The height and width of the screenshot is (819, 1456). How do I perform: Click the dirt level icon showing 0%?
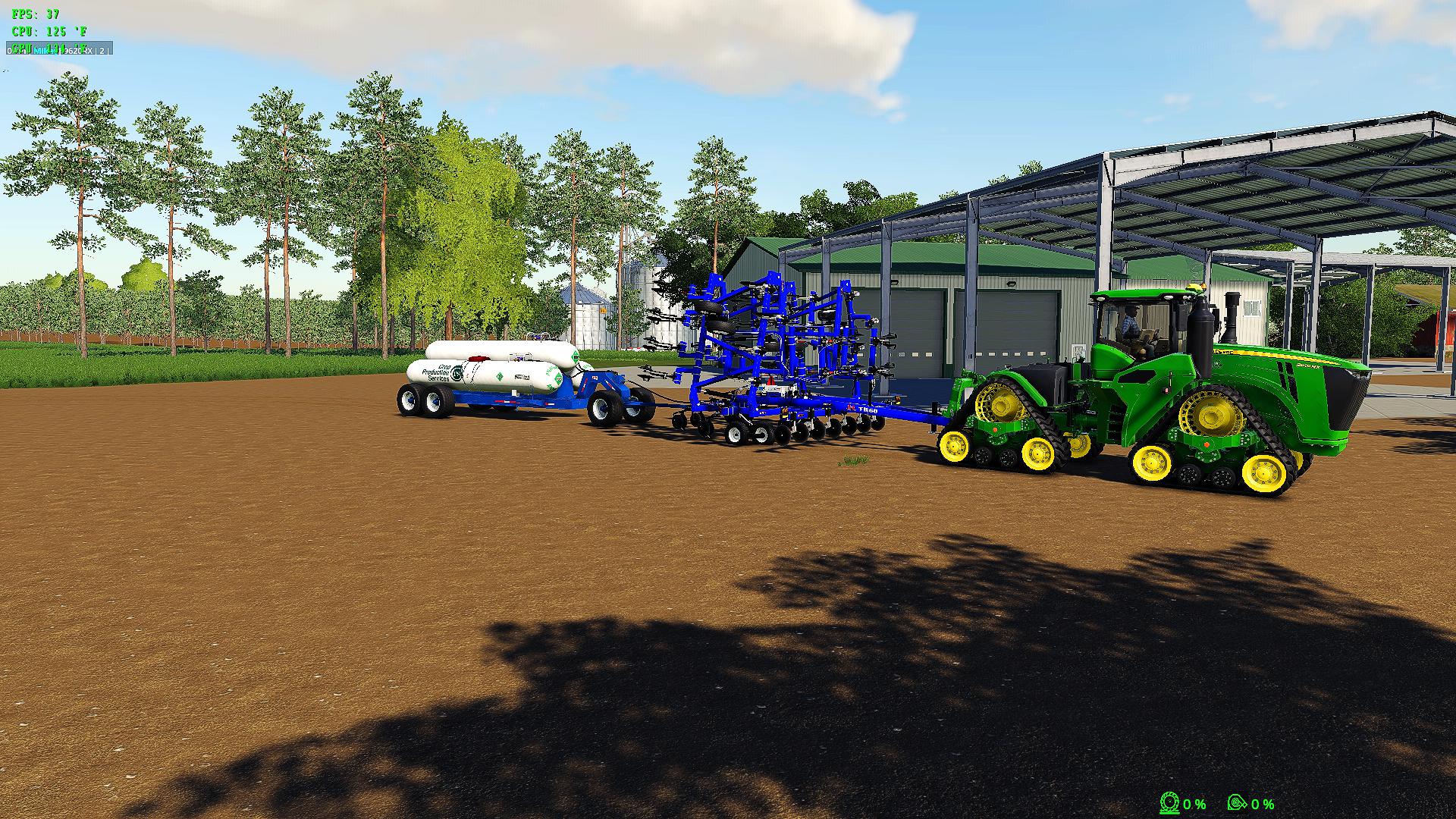pyautogui.click(x=1237, y=802)
